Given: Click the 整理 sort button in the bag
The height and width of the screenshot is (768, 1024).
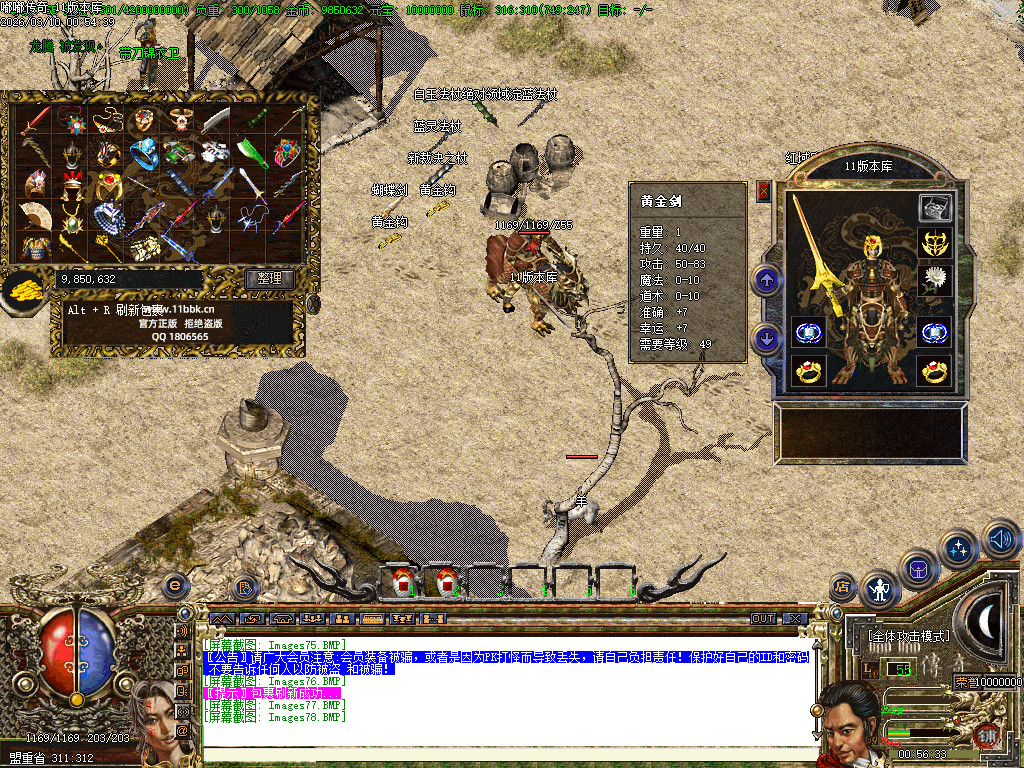Looking at the screenshot, I should (x=270, y=279).
